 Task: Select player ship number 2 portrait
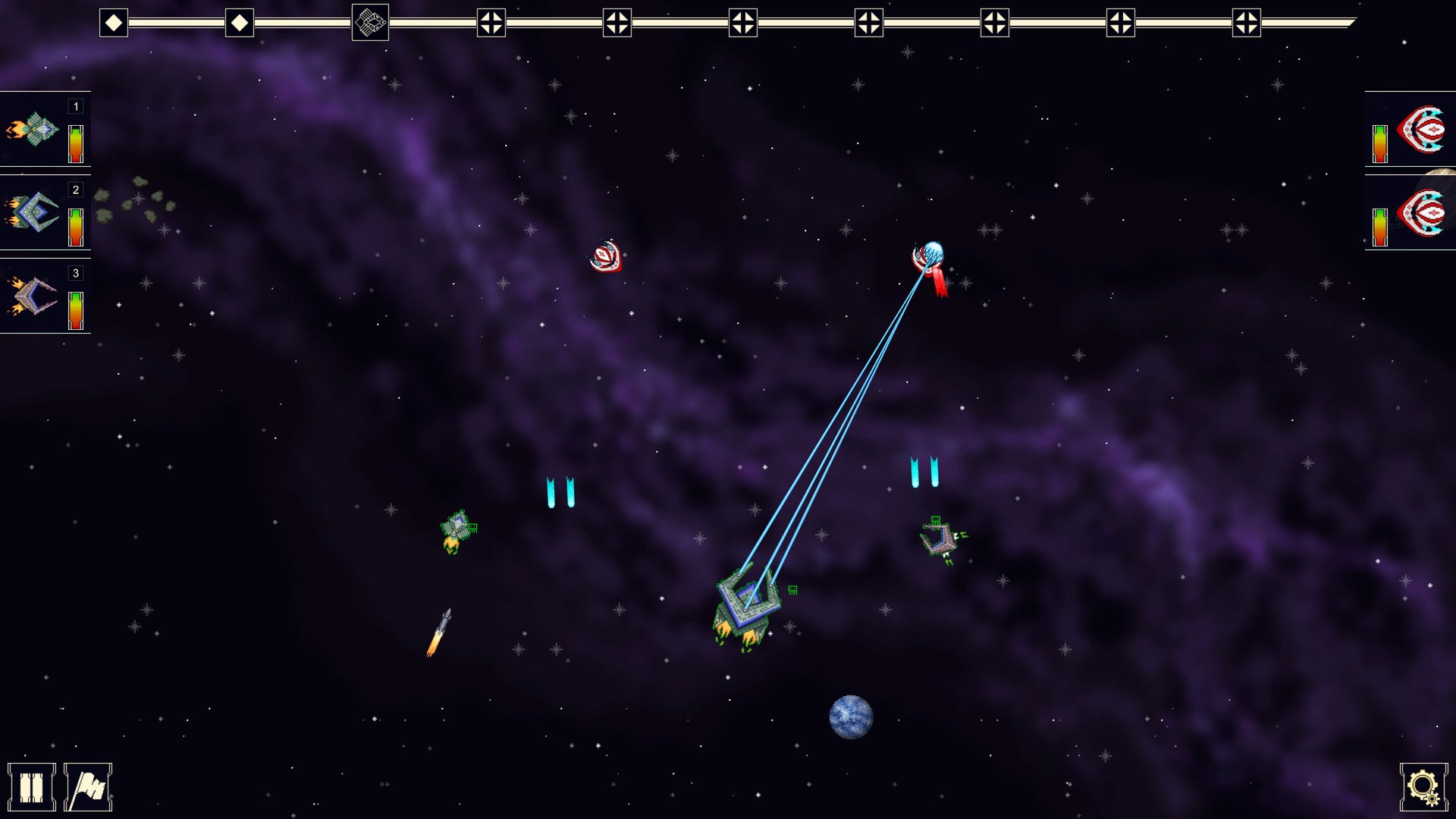tap(34, 212)
